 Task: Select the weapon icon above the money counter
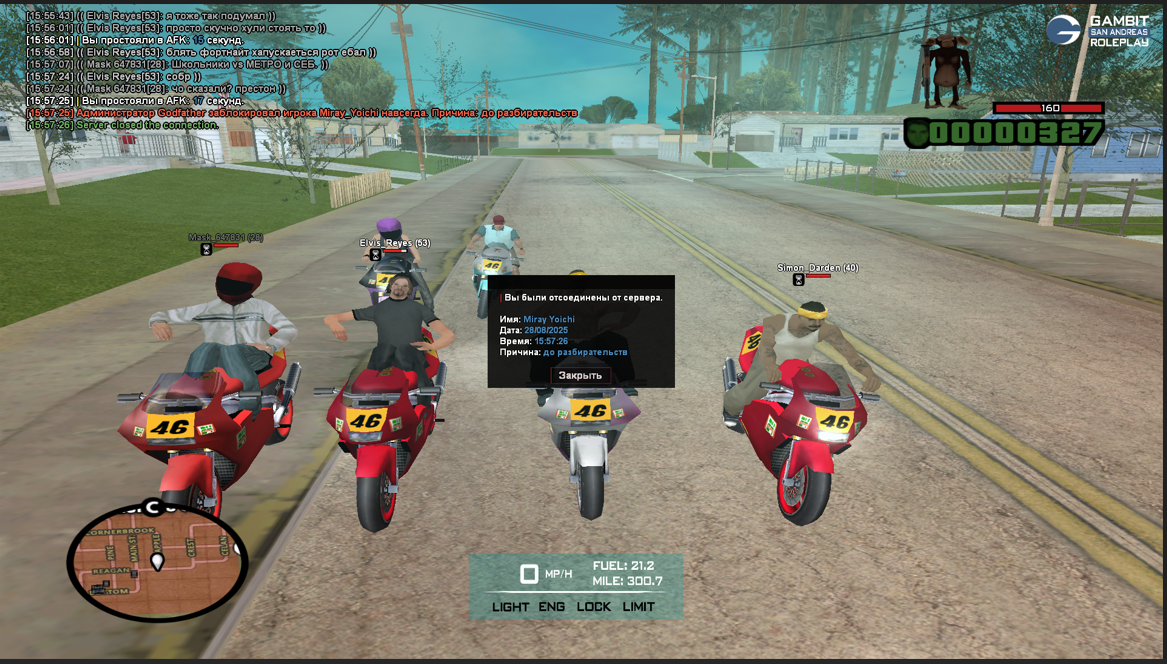[945, 70]
